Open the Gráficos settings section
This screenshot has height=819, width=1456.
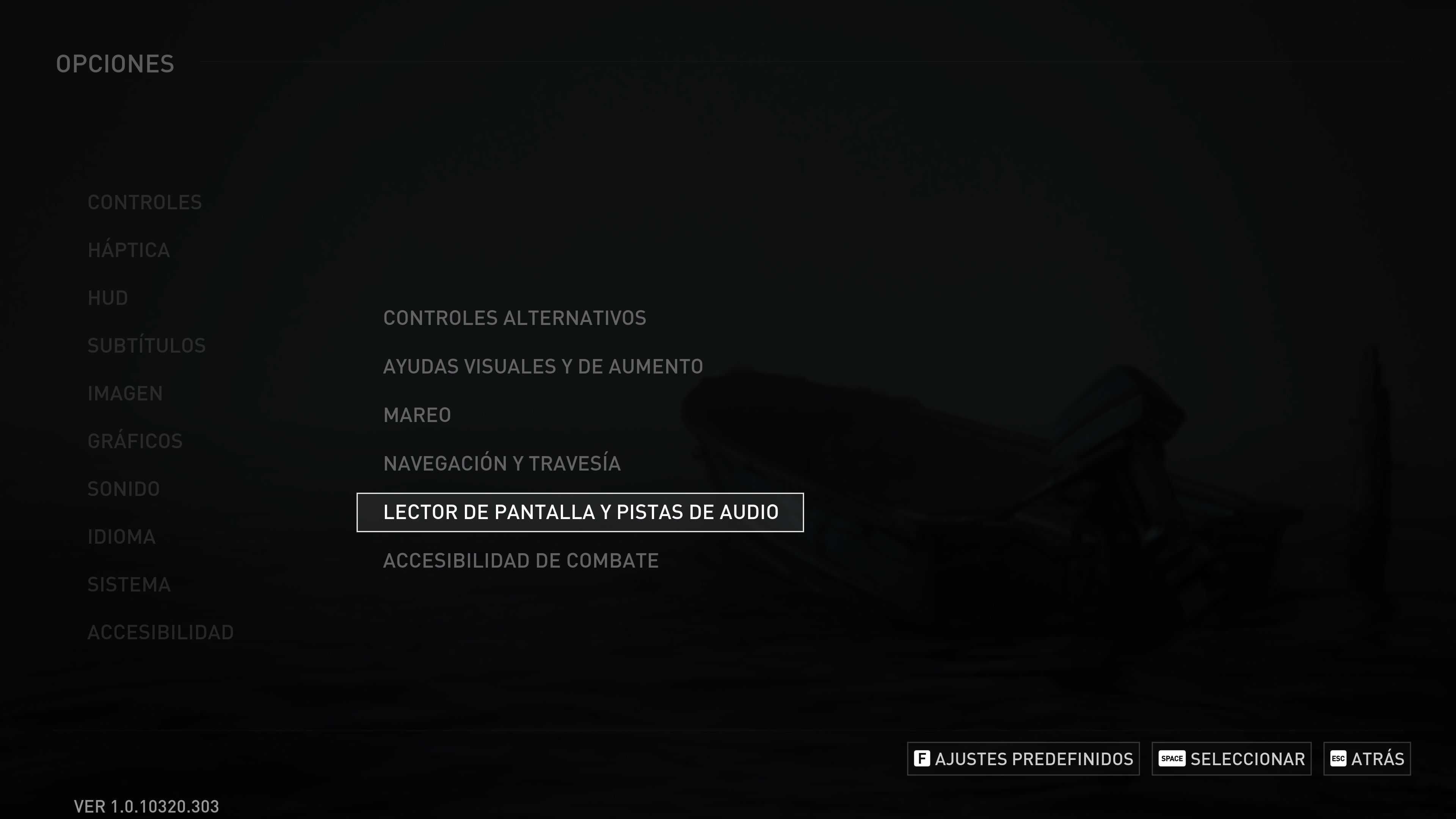tap(135, 441)
